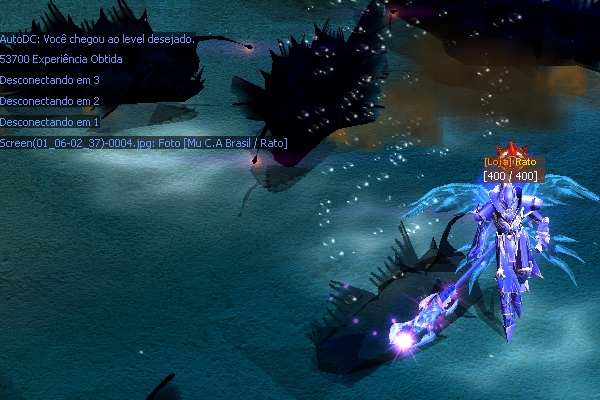Screen dimensions: 600x400
Task: Open the [Loja] Rato store name tag
Action: pos(510,162)
